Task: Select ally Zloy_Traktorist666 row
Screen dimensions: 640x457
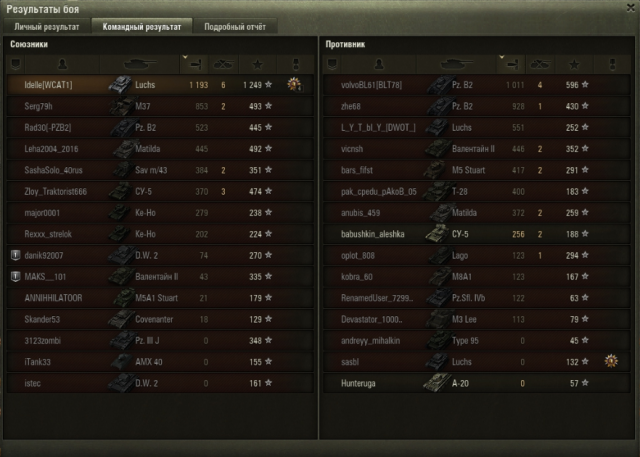Action: point(160,191)
